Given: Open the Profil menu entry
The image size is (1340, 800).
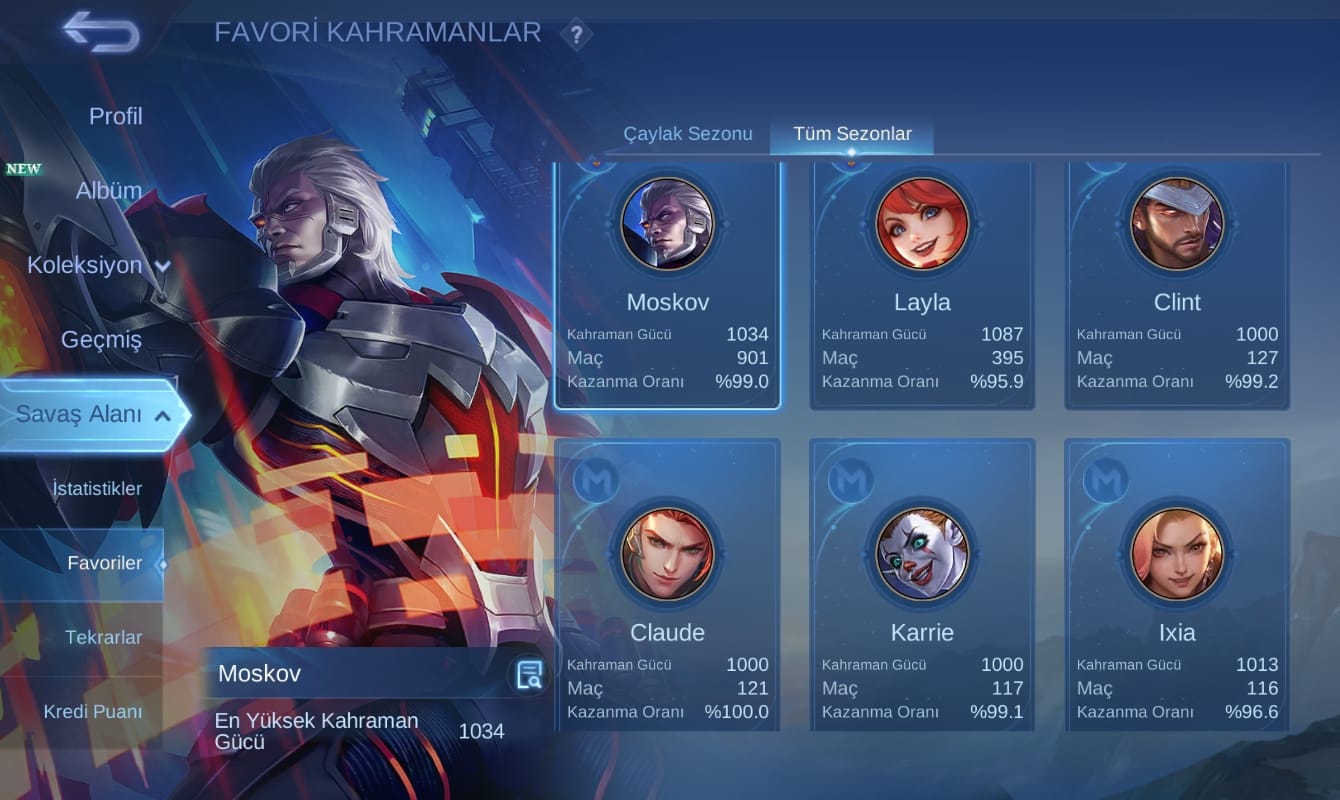Looking at the screenshot, I should coord(115,116).
